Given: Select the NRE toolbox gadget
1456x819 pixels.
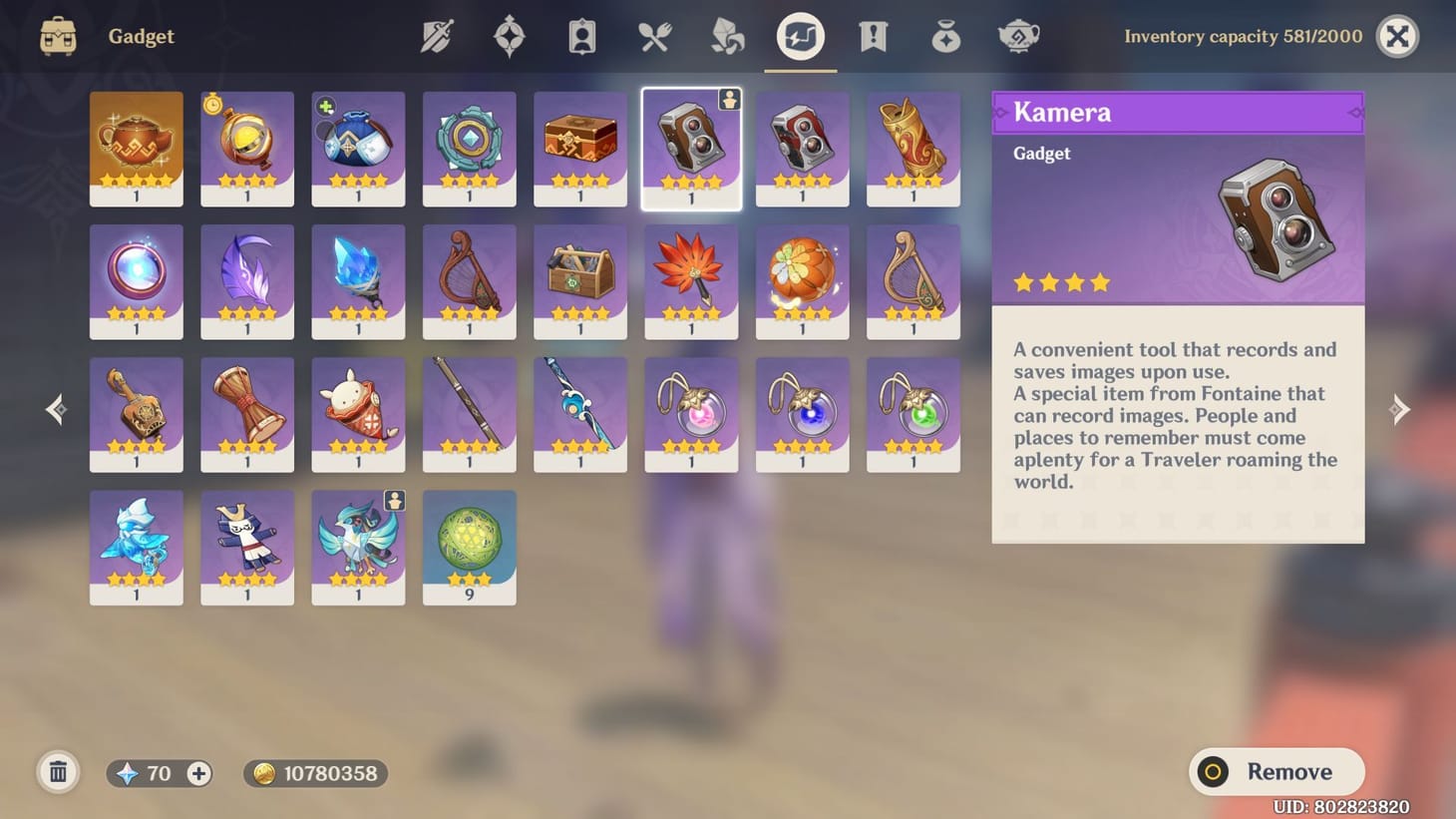Looking at the screenshot, I should coord(580,280).
